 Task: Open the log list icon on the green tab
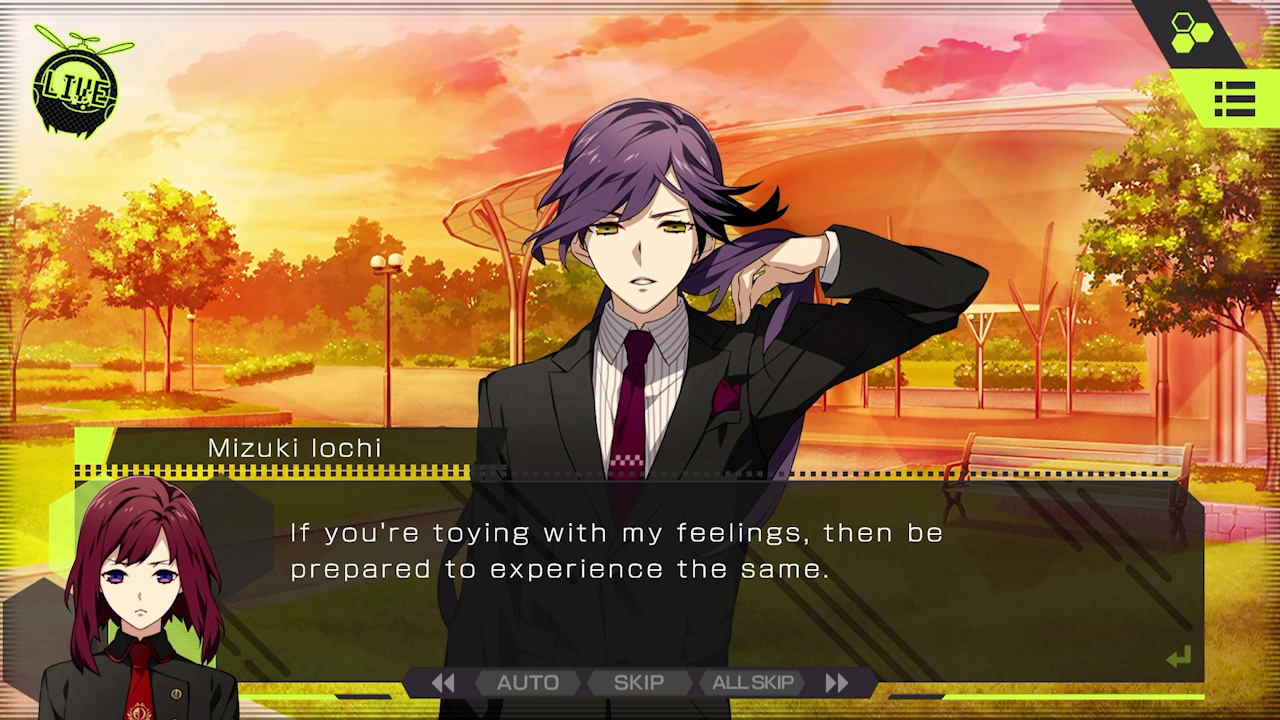pyautogui.click(x=1236, y=98)
